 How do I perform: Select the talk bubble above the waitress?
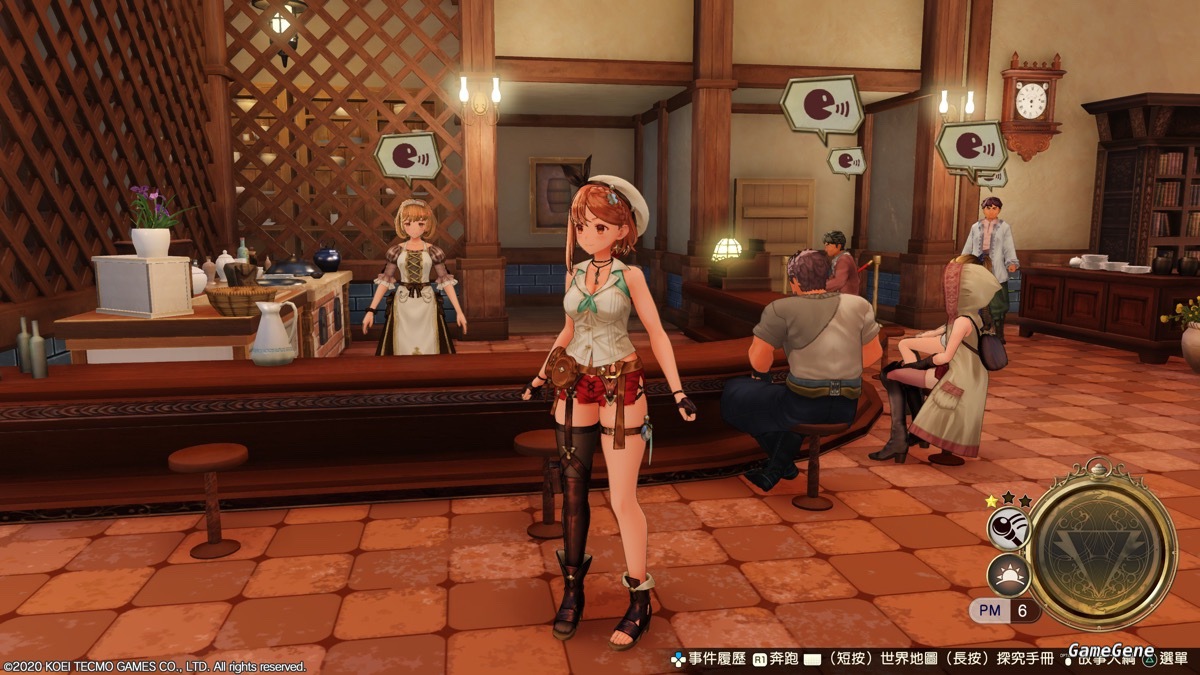pos(408,156)
